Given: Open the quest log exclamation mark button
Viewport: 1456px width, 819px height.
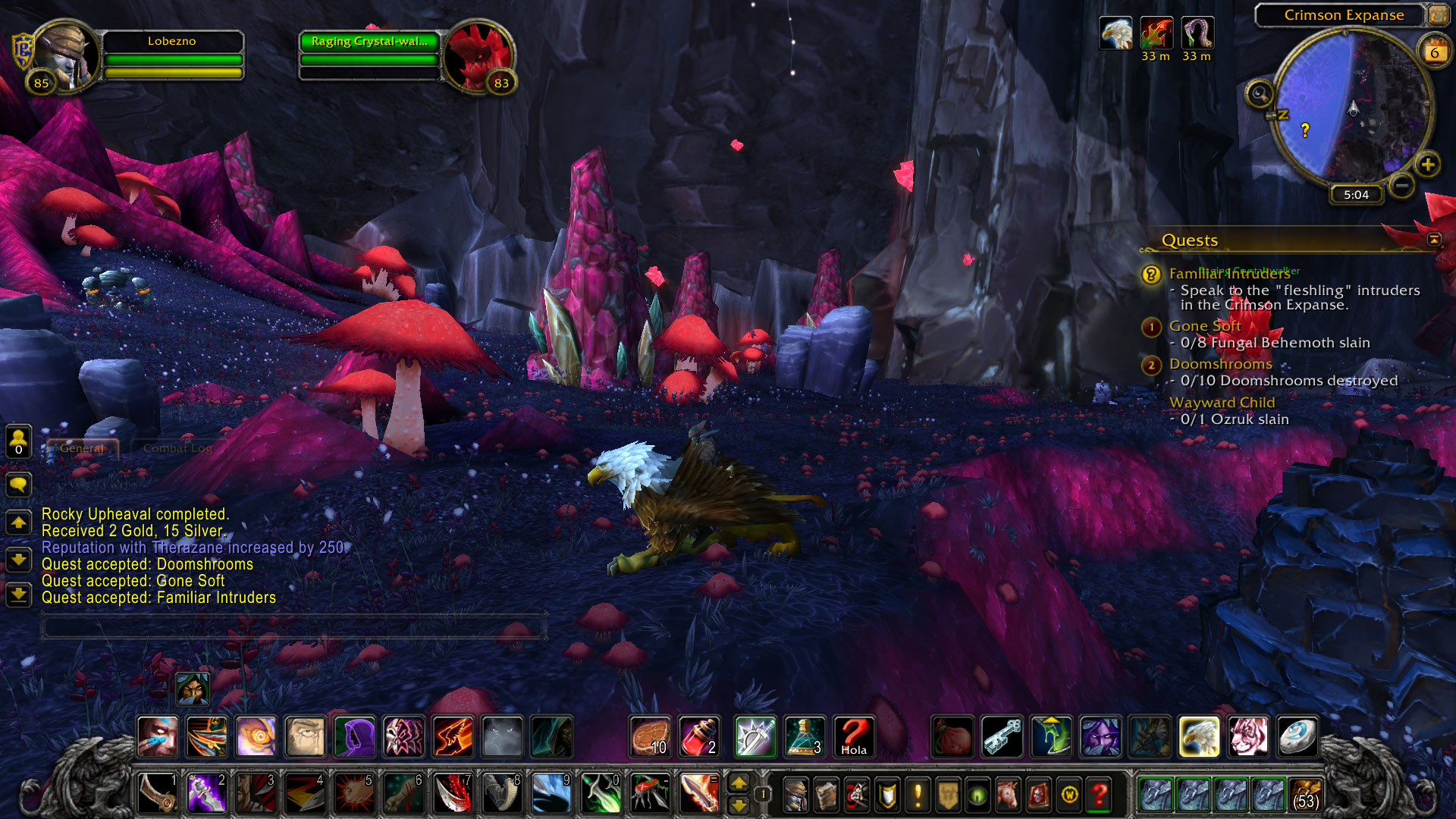Looking at the screenshot, I should [x=918, y=794].
